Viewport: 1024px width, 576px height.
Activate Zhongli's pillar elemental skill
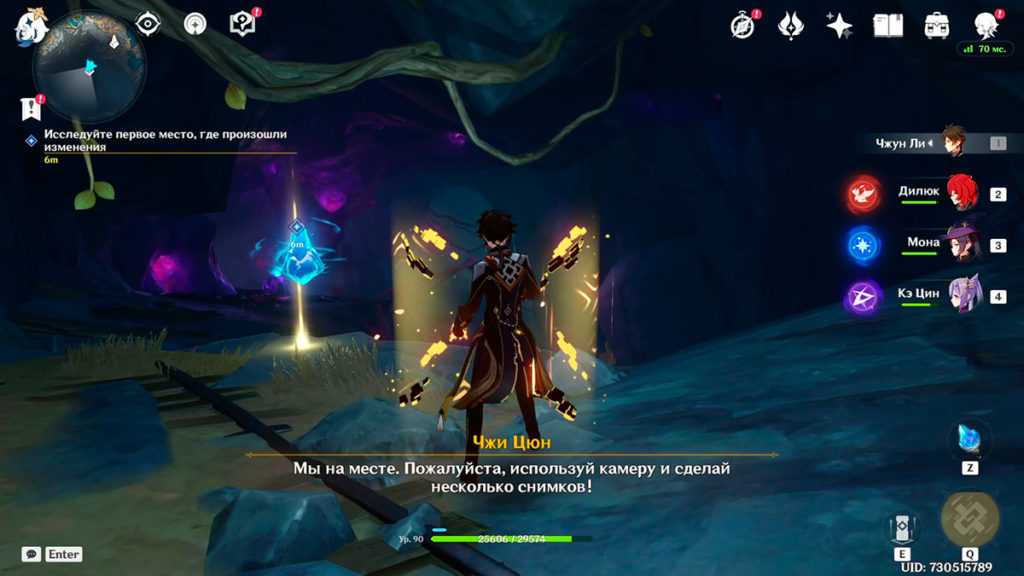click(x=901, y=529)
